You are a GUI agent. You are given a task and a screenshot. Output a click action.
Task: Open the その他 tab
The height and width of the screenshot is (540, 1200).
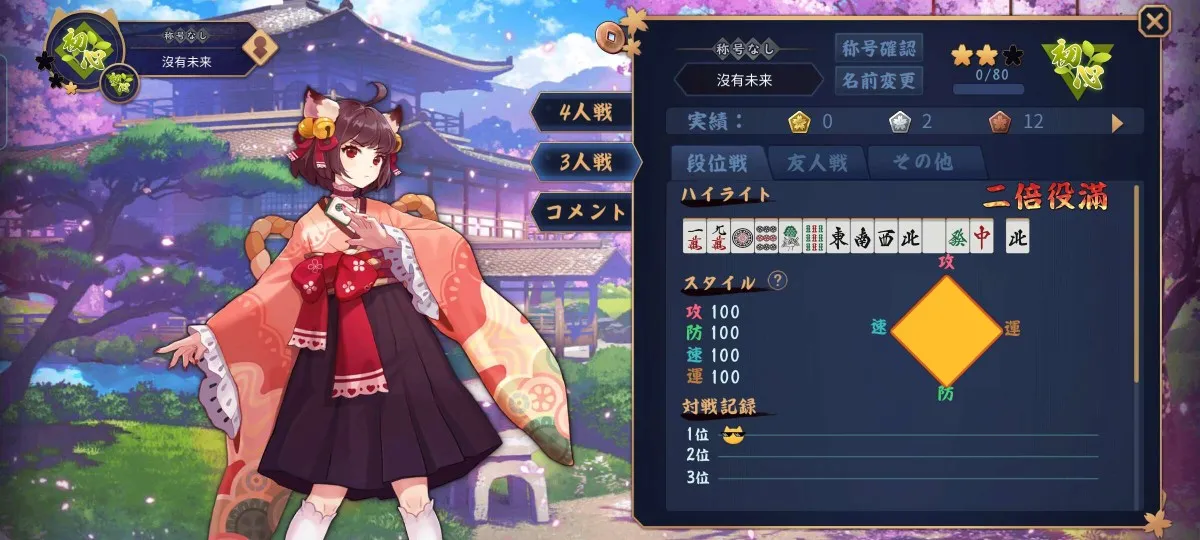[x=924, y=162]
